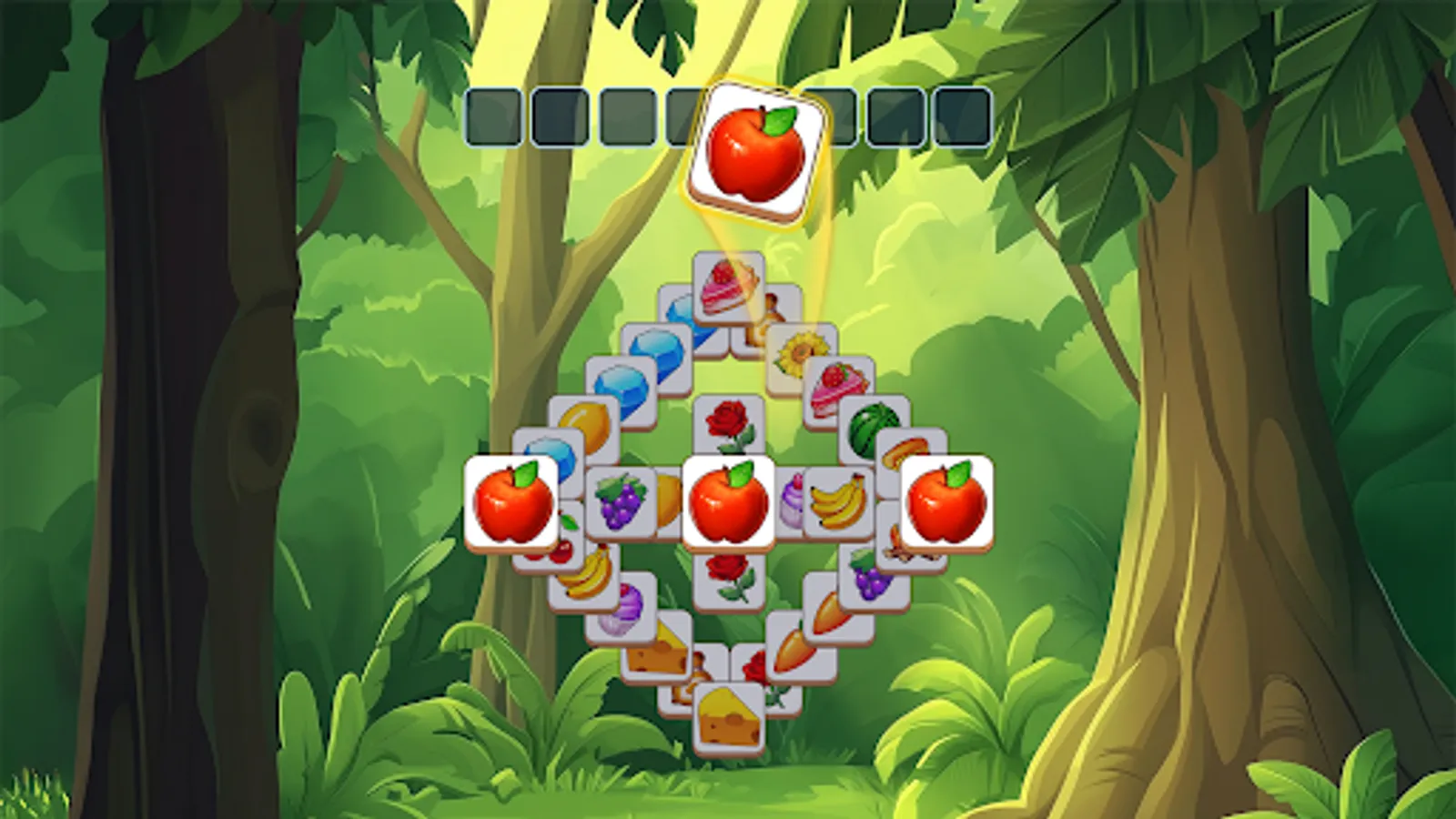Select the watermelon tile
This screenshot has height=819, width=1456.
(x=869, y=426)
